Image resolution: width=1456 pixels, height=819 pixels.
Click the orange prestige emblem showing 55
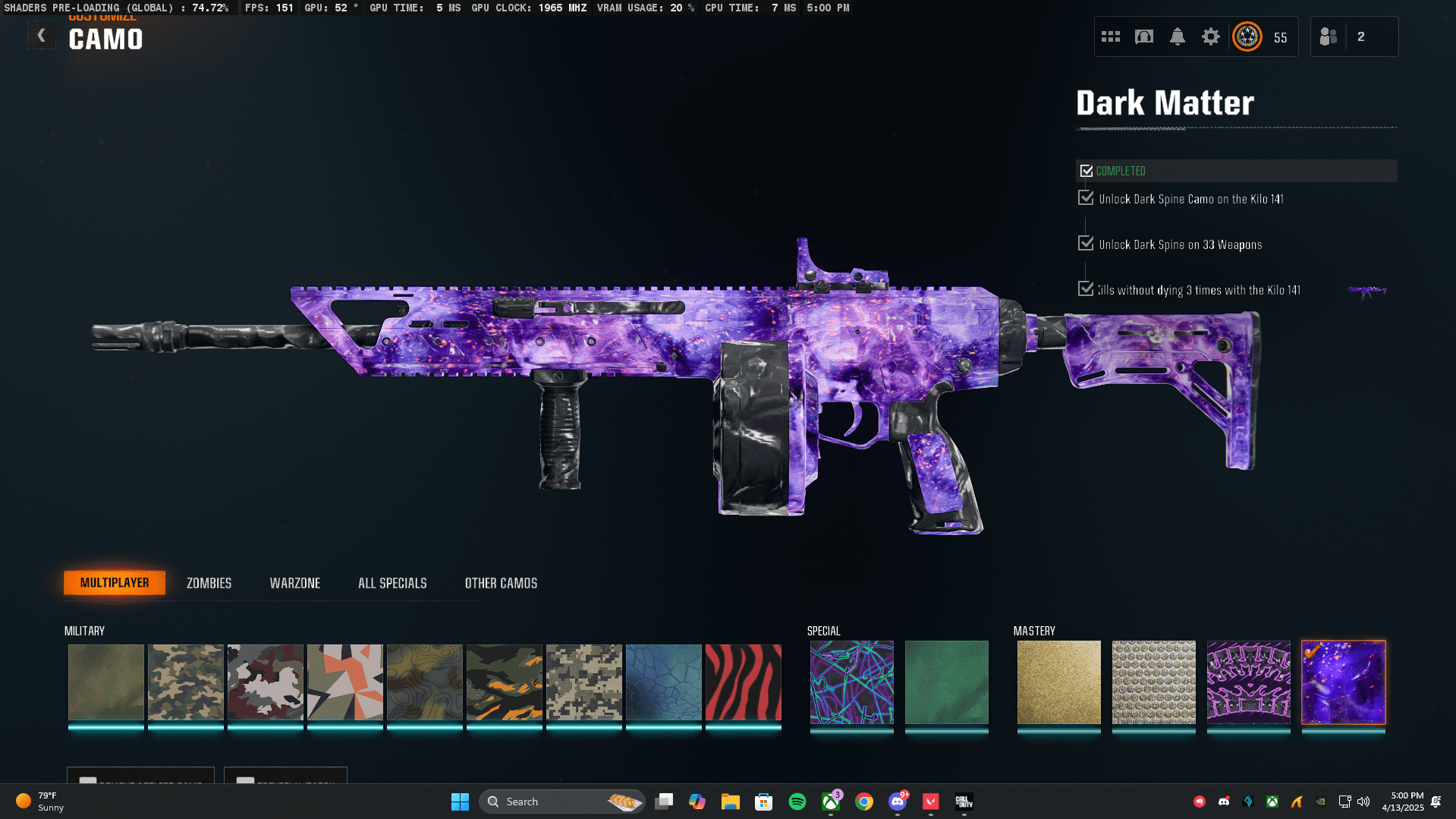pyautogui.click(x=1248, y=36)
